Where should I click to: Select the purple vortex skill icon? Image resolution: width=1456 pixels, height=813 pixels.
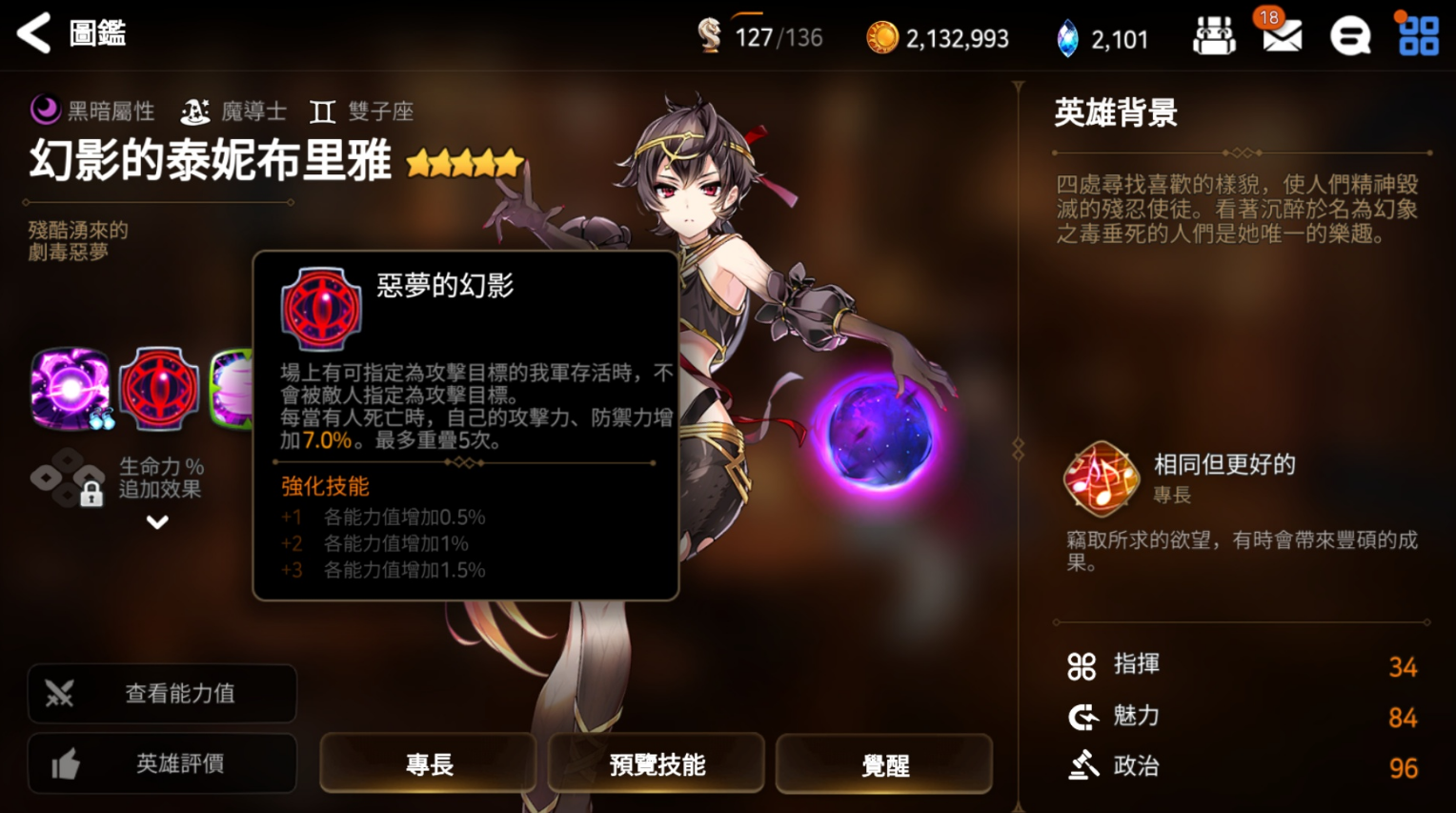[x=70, y=389]
